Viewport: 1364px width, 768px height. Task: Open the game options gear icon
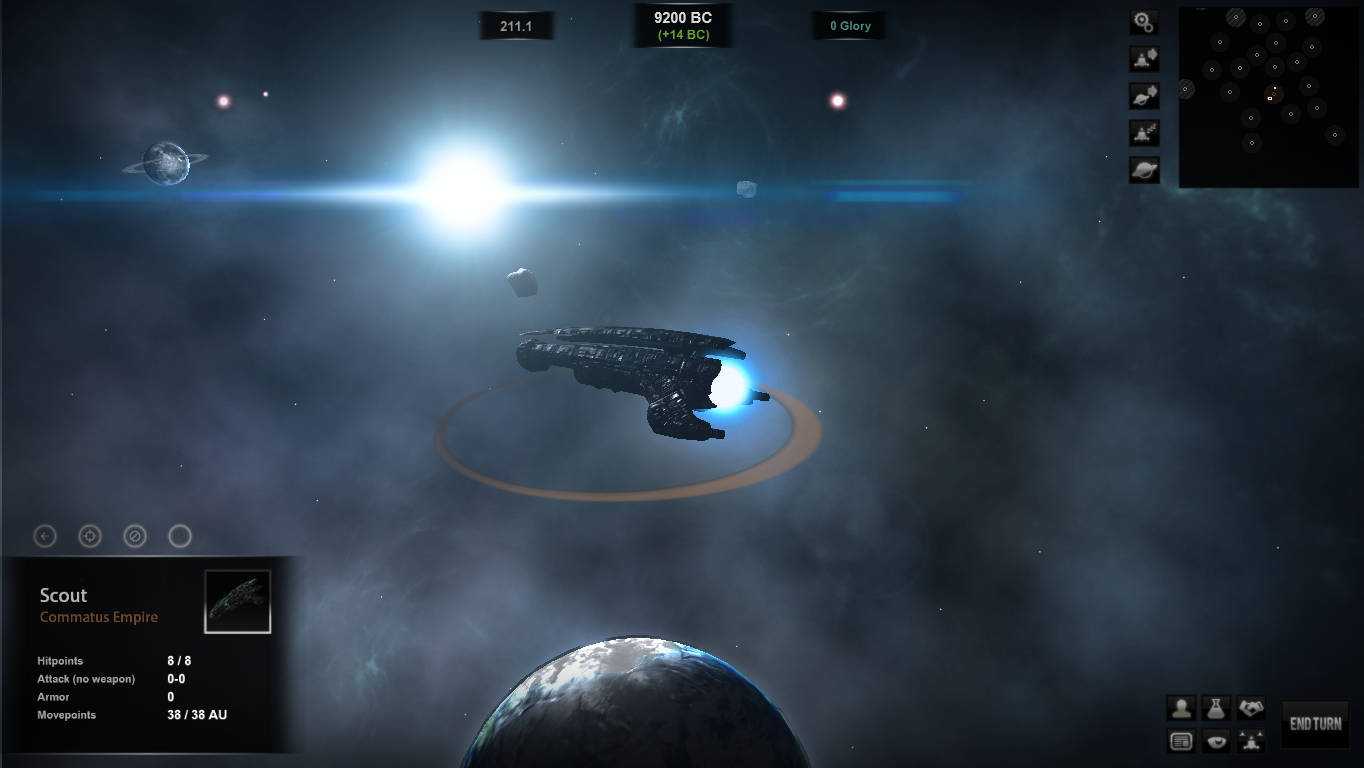click(1143, 21)
